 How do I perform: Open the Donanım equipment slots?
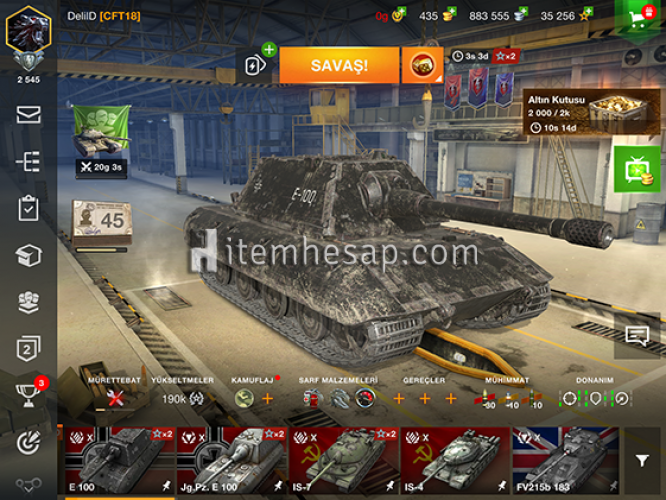(594, 397)
